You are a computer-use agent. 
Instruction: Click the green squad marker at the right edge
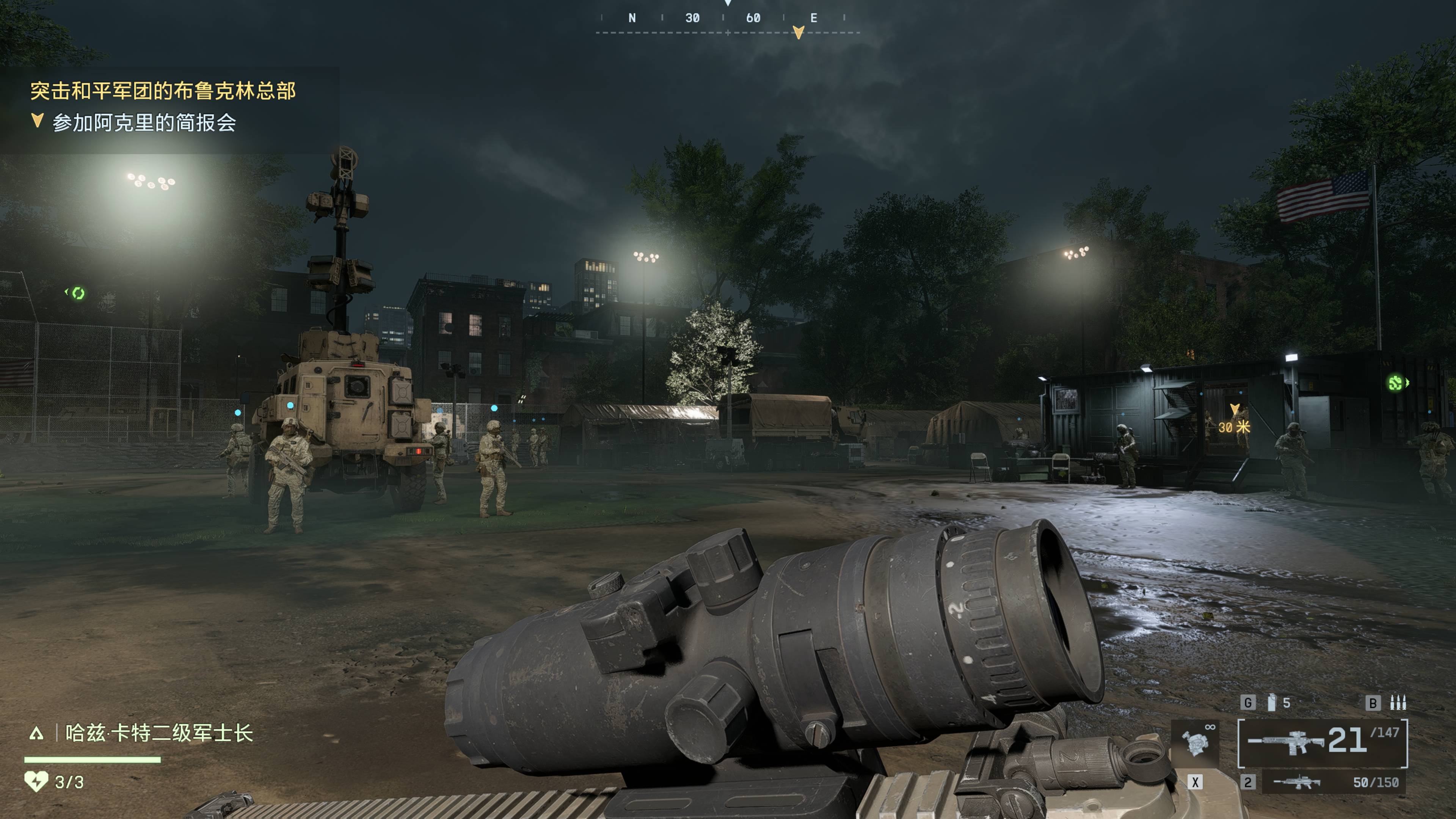(x=1396, y=383)
